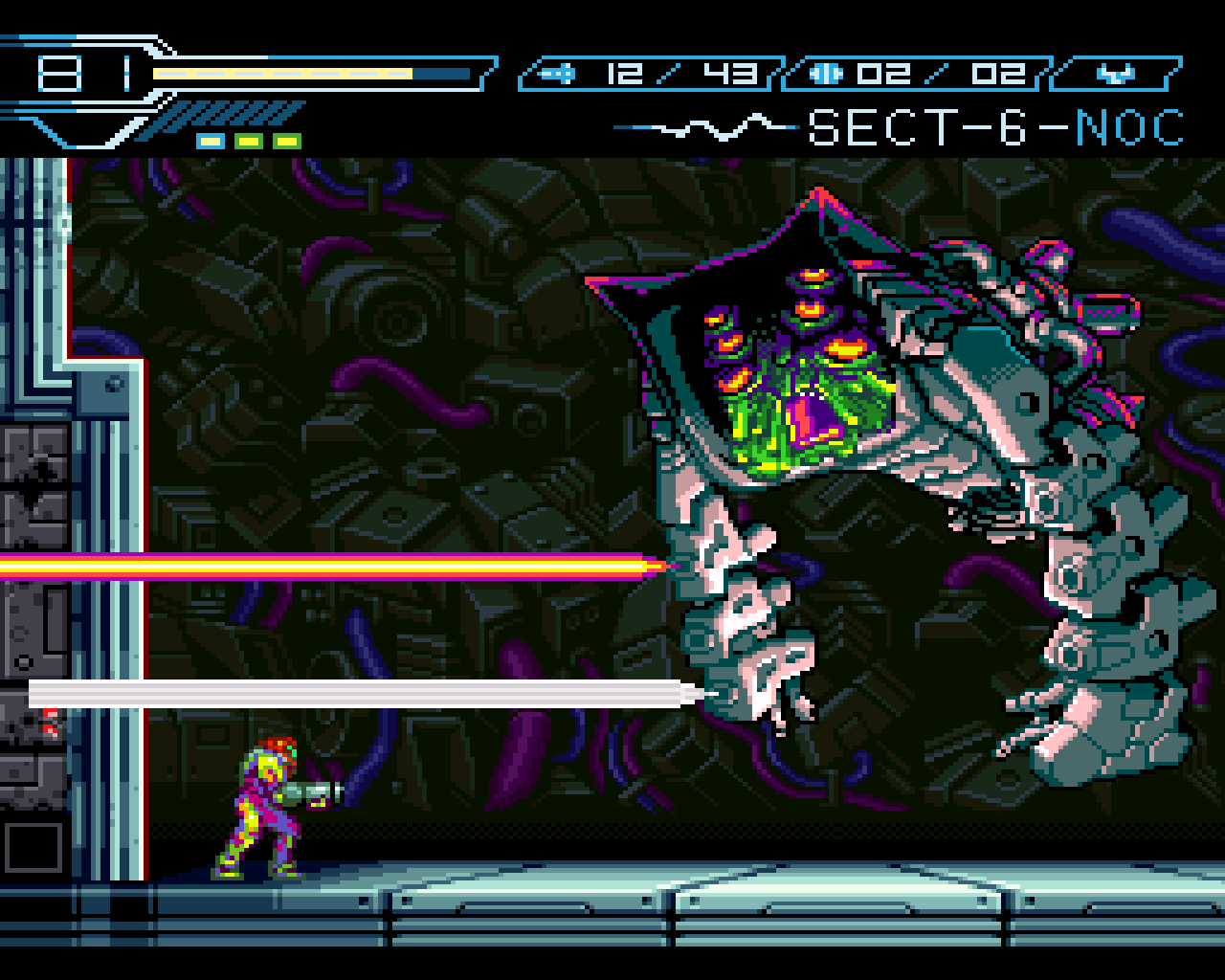Click the first green energy tank square

pos(248,141)
